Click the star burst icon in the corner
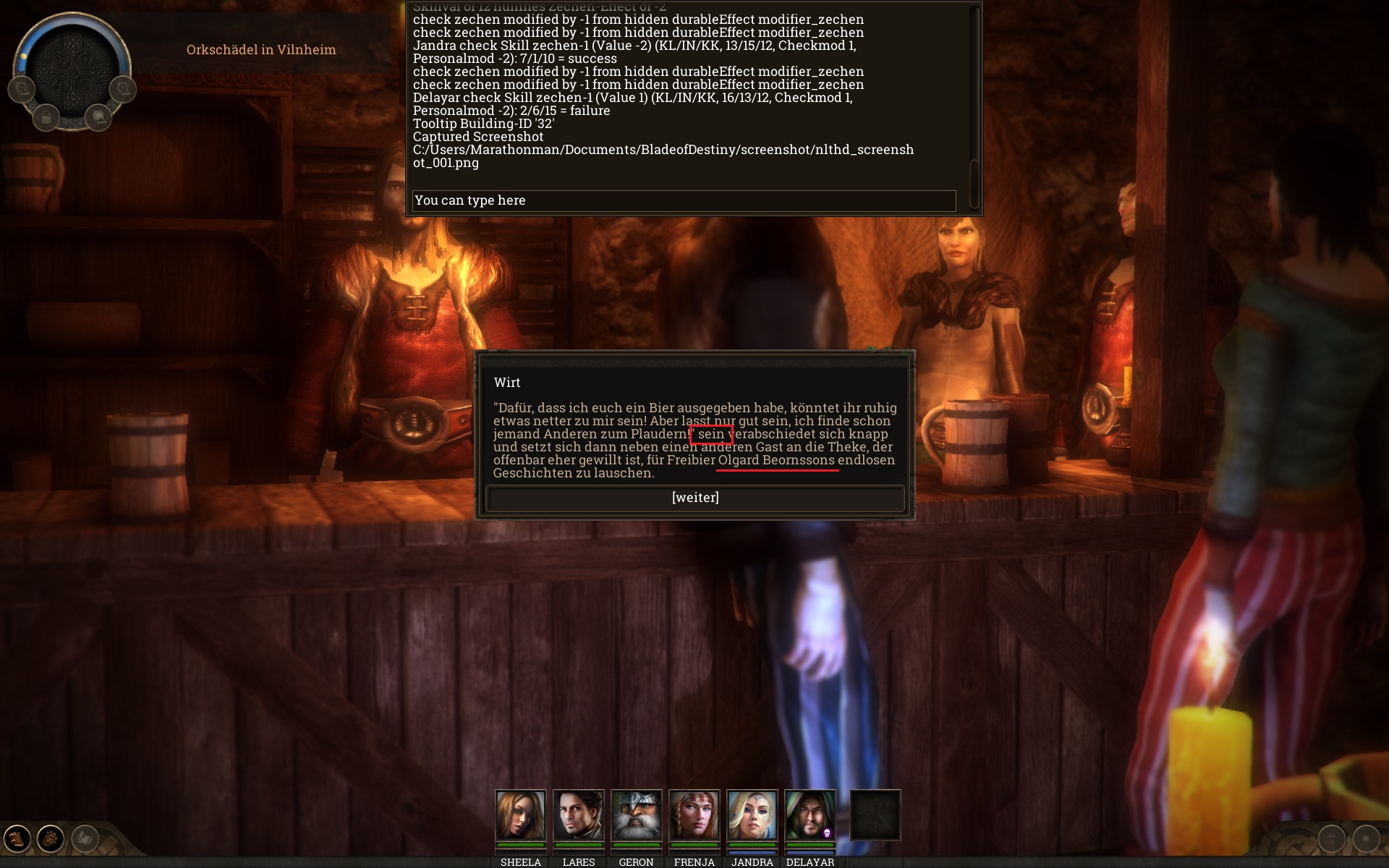Viewport: 1389px width, 868px height. (1366, 839)
